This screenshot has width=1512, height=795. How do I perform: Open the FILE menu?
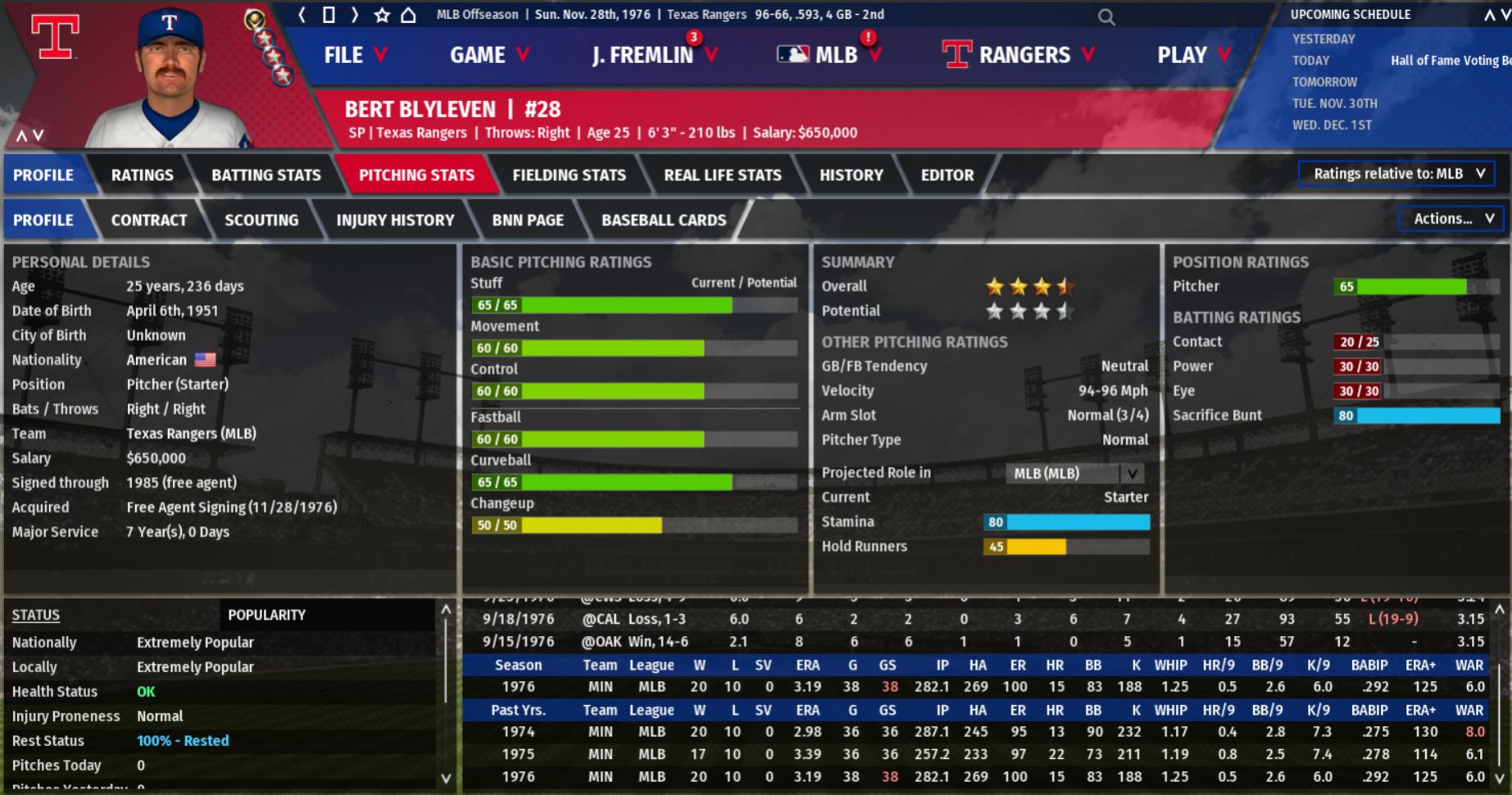355,55
